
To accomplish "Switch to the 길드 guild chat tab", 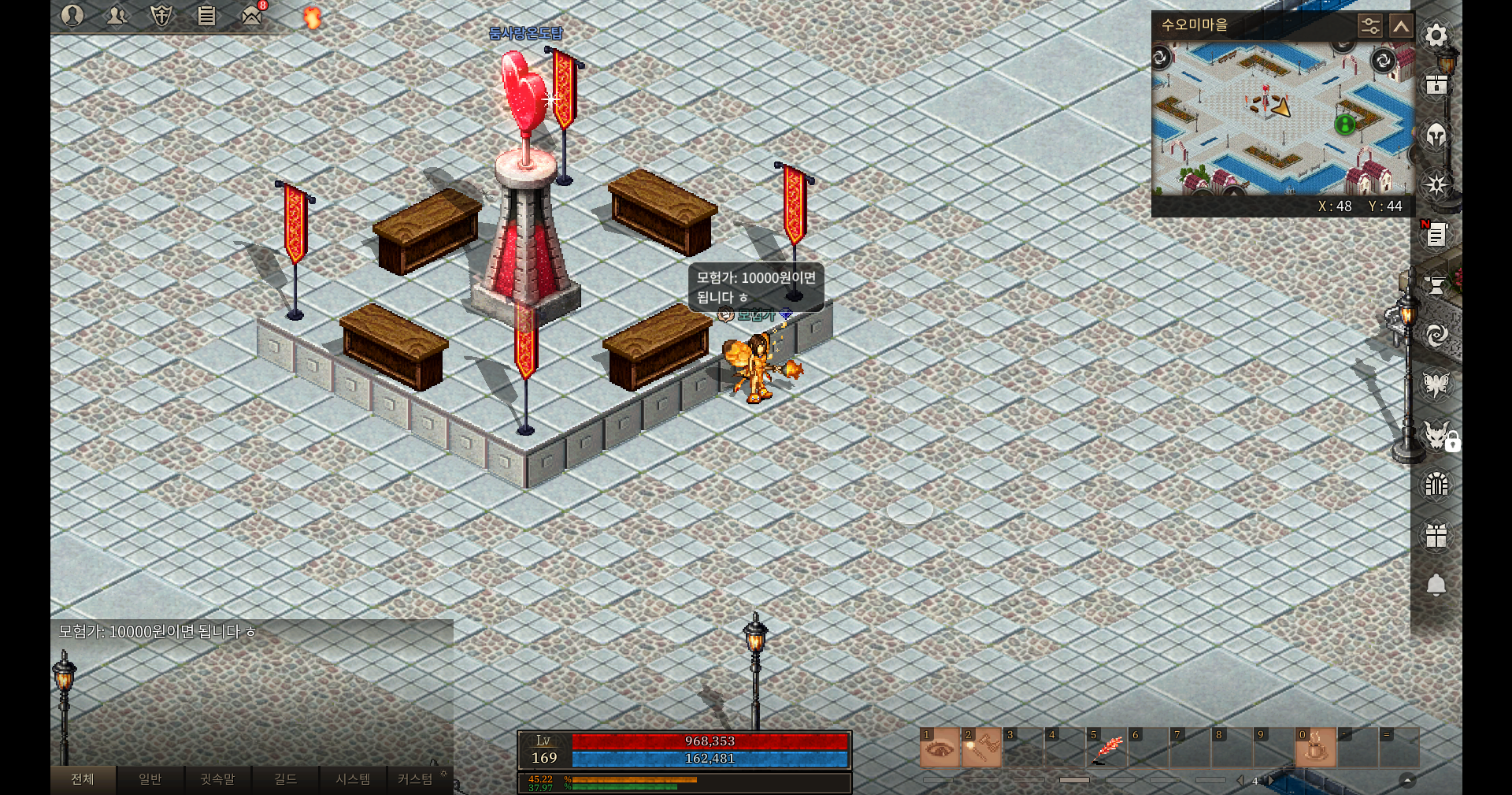I will (x=285, y=779).
